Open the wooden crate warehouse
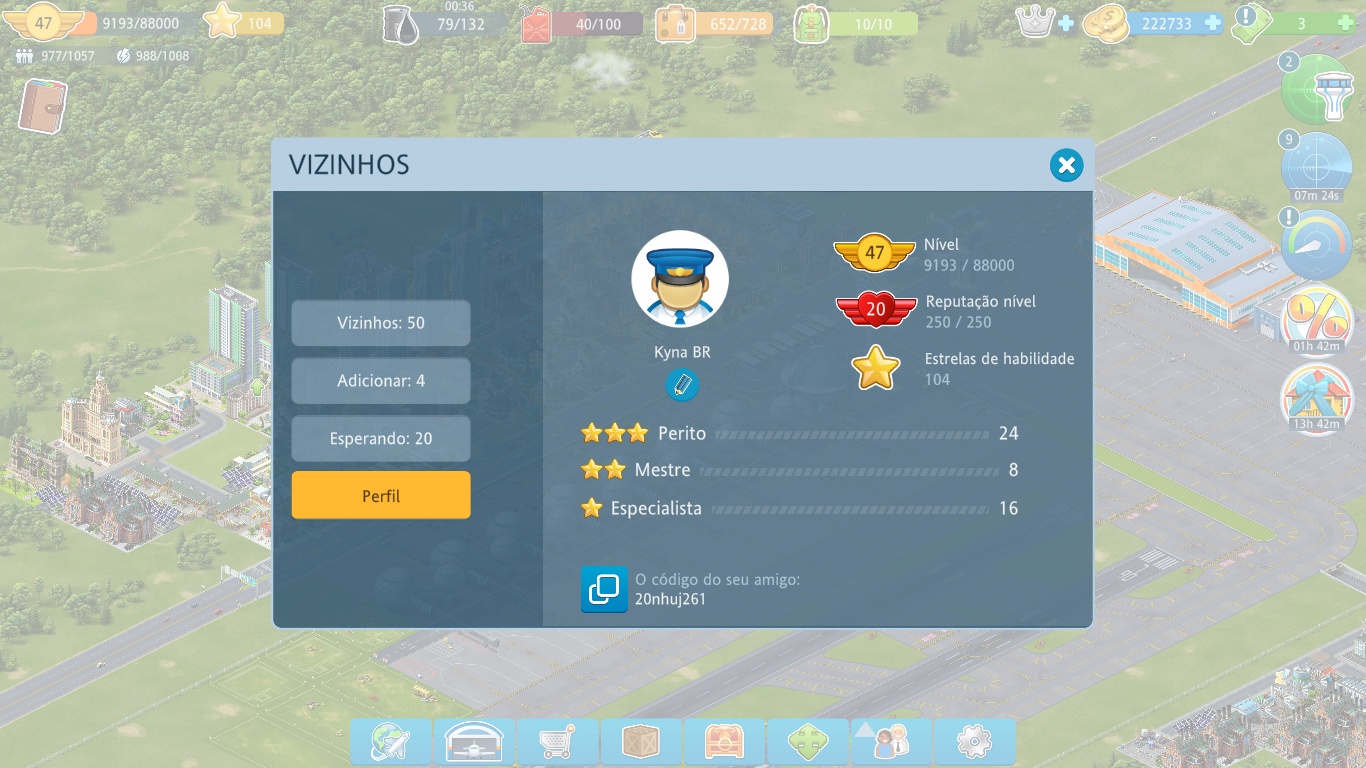The image size is (1366, 768). (x=640, y=742)
